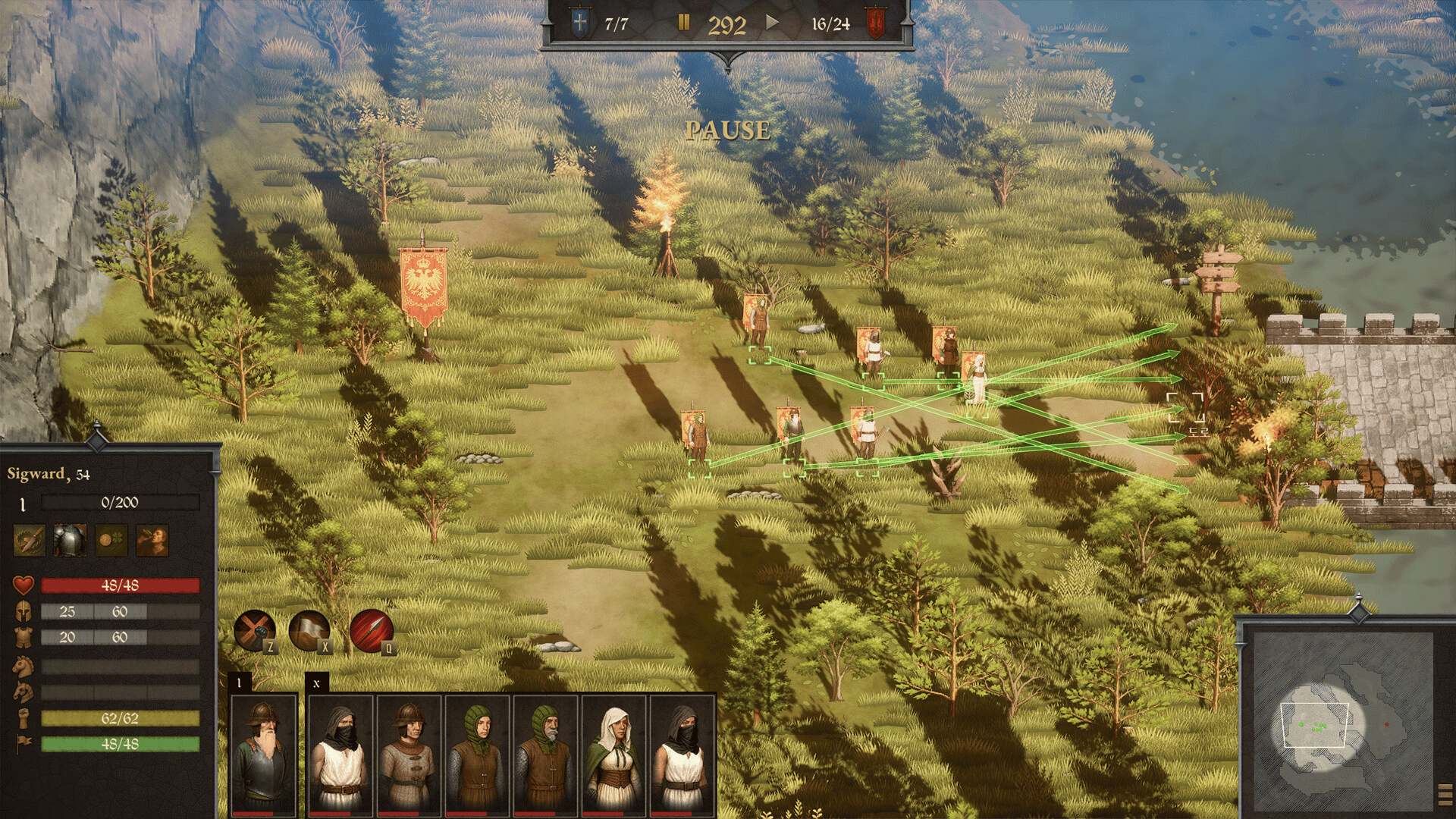The height and width of the screenshot is (819, 1456).
Task: Choose the dagger trait icon
Action: point(29,541)
